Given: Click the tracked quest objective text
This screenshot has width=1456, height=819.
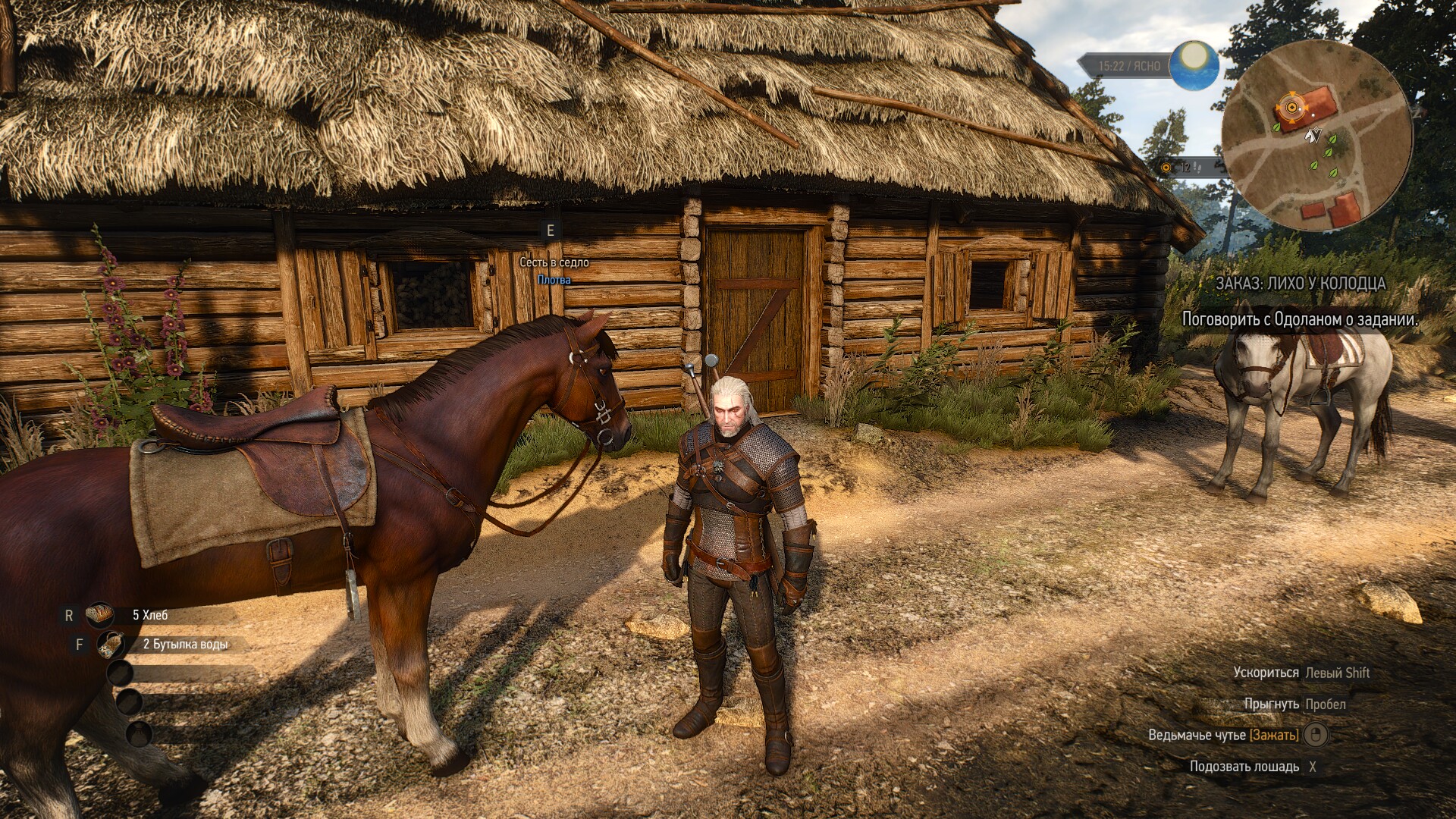Looking at the screenshot, I should (x=1300, y=319).
